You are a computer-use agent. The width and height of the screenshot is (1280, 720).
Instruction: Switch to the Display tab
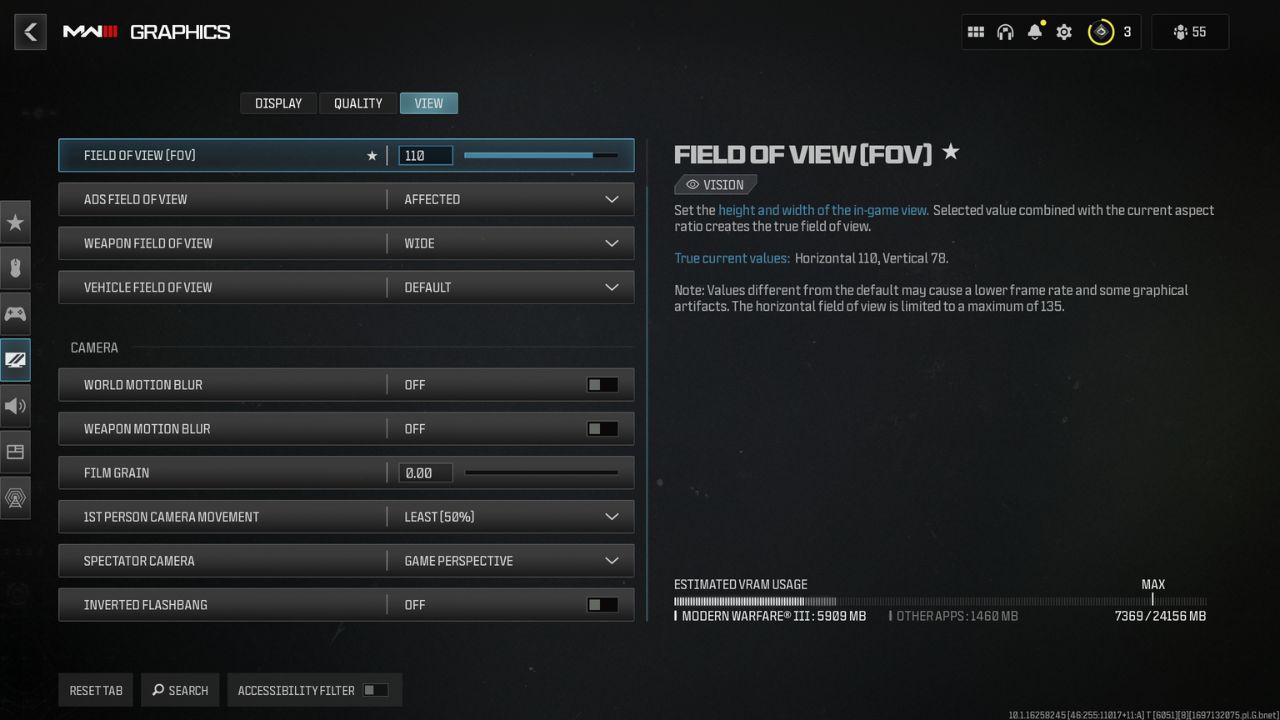click(278, 103)
